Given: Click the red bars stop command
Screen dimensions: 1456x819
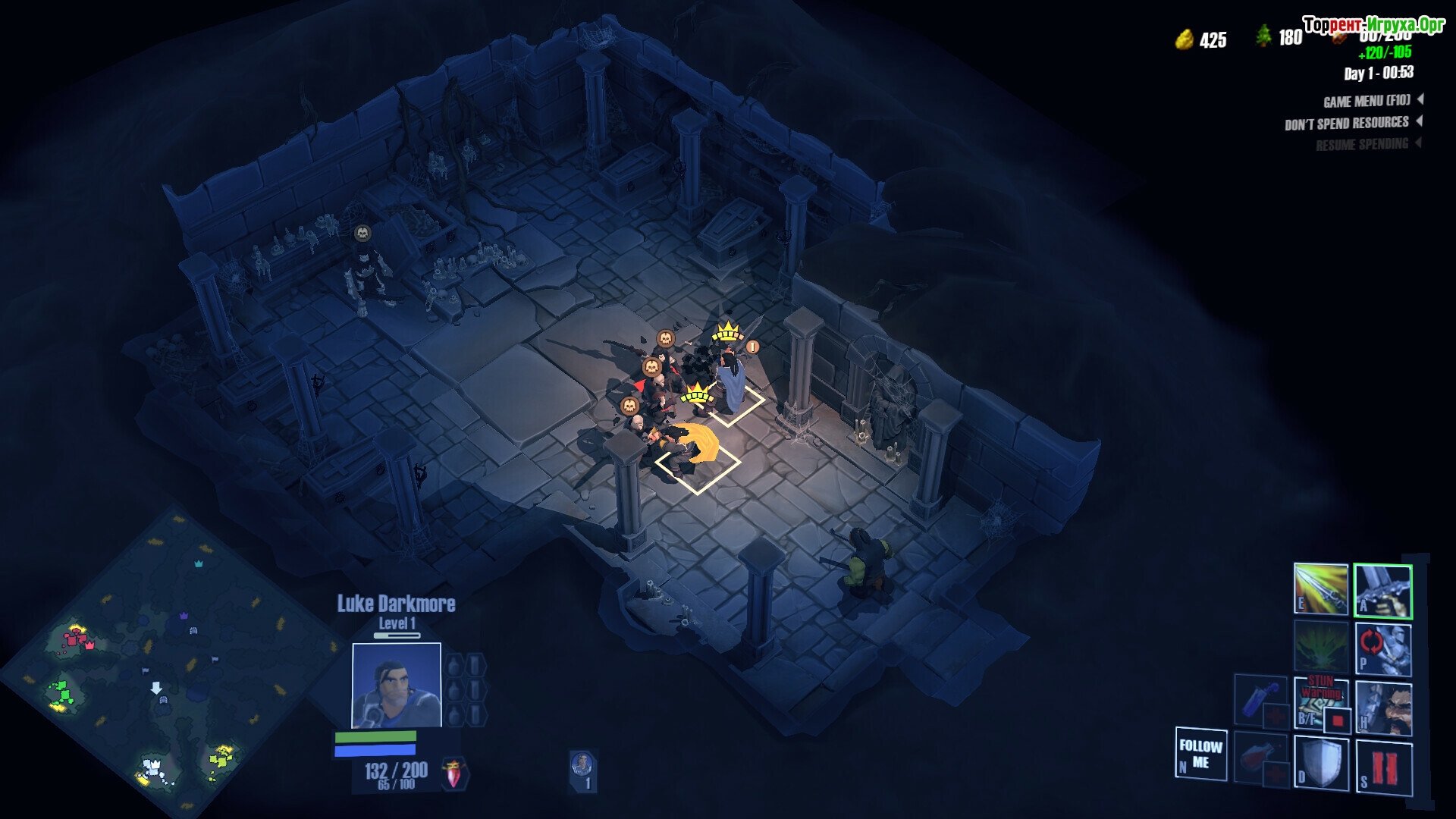Looking at the screenshot, I should click(1384, 767).
